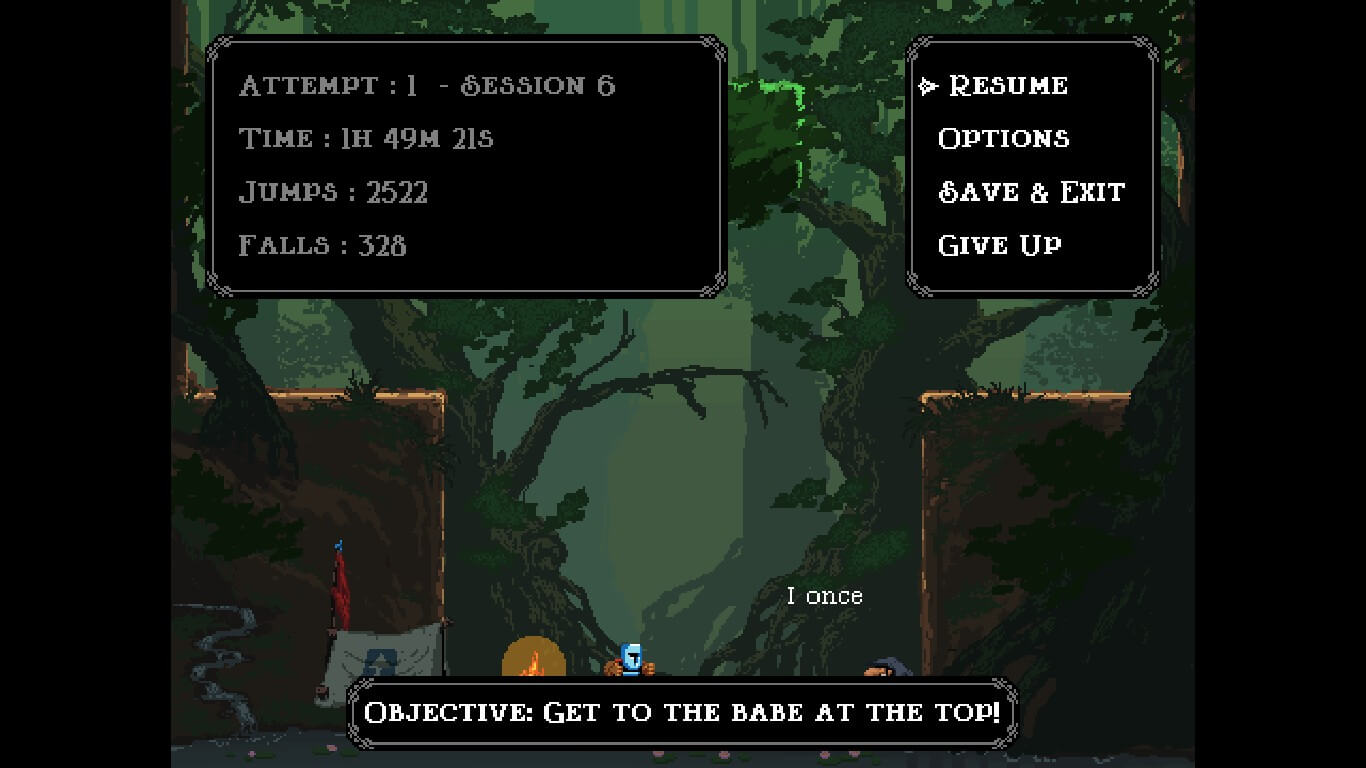Image resolution: width=1366 pixels, height=768 pixels.
Task: Click the Falls 328 counter
Action: [321, 245]
